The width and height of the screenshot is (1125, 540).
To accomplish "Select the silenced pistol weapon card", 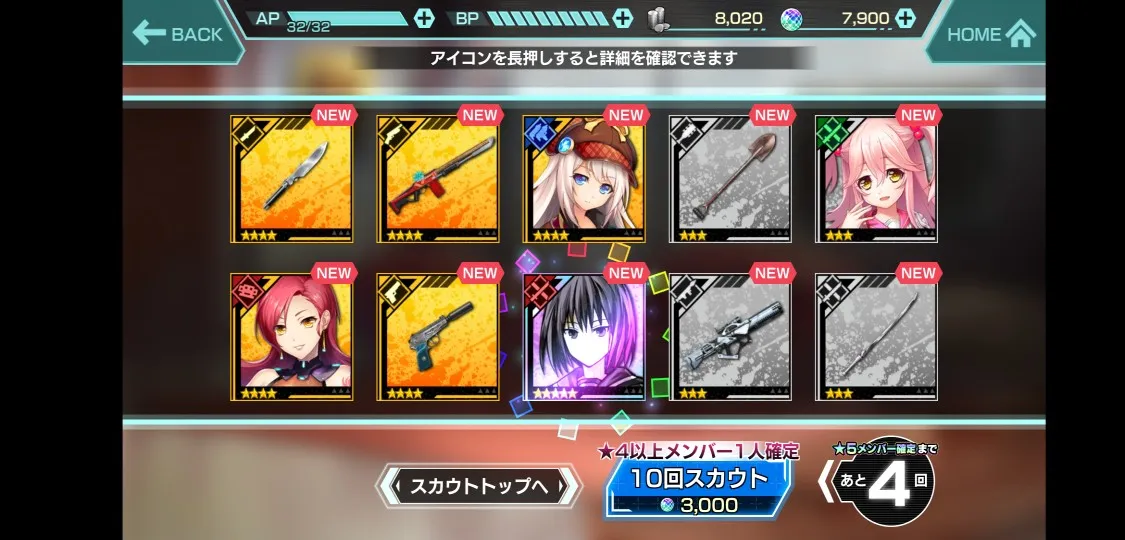I will point(438,338).
